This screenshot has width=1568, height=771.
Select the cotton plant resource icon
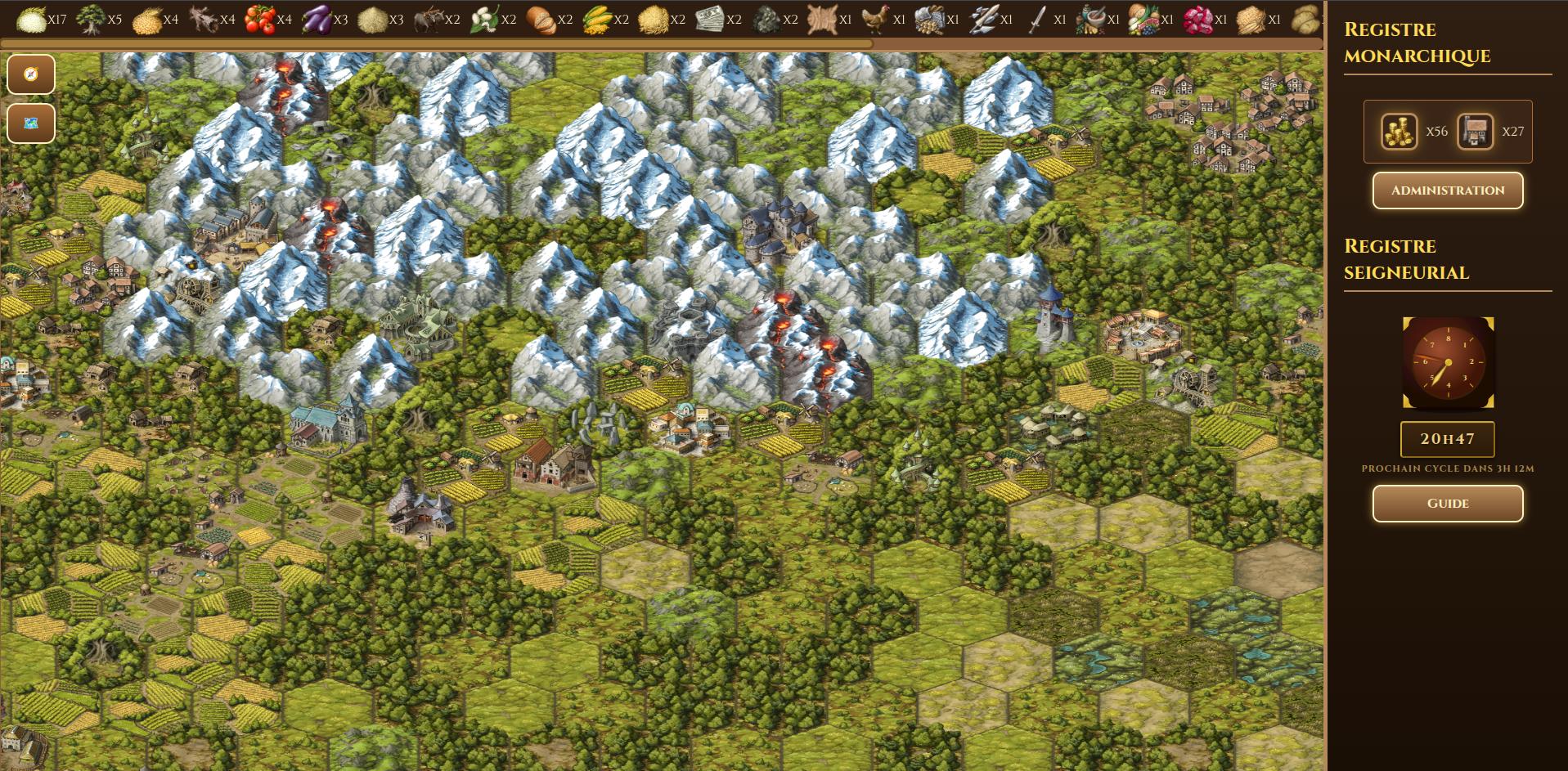pyautogui.click(x=484, y=19)
